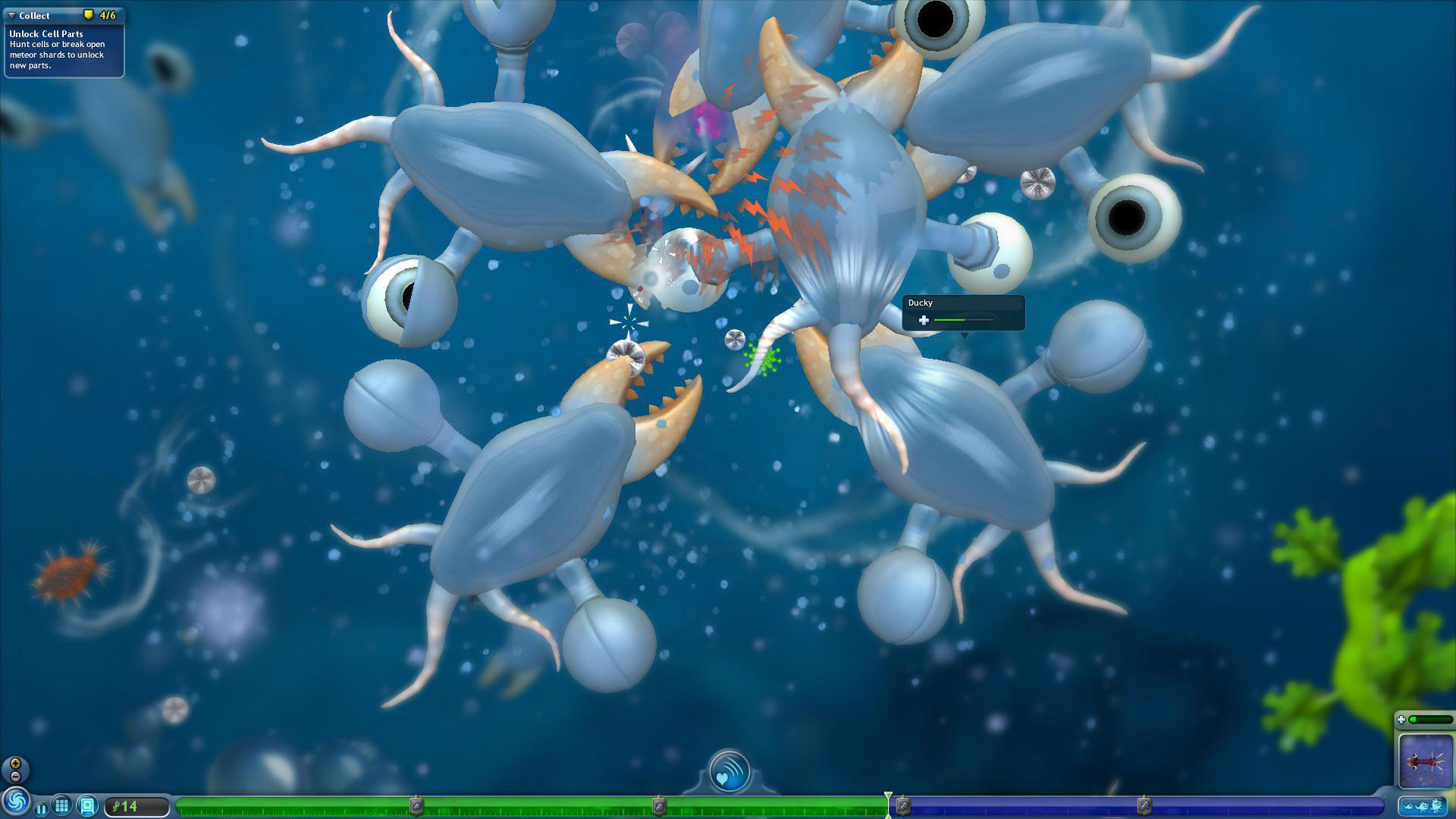Open the cell parts grid panel
This screenshot has width=1456, height=819.
[x=61, y=805]
